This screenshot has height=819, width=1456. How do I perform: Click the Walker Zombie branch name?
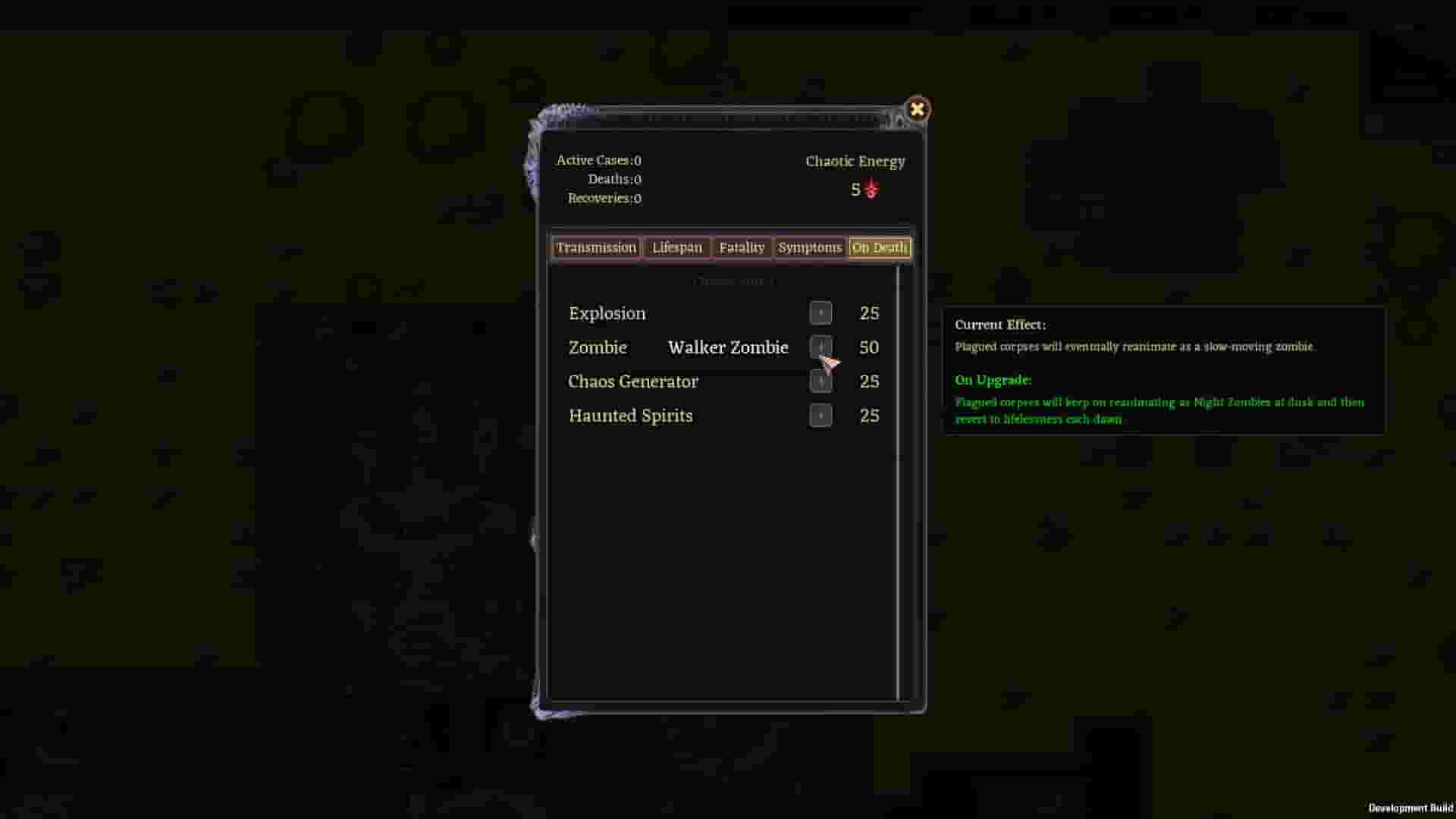(x=728, y=347)
